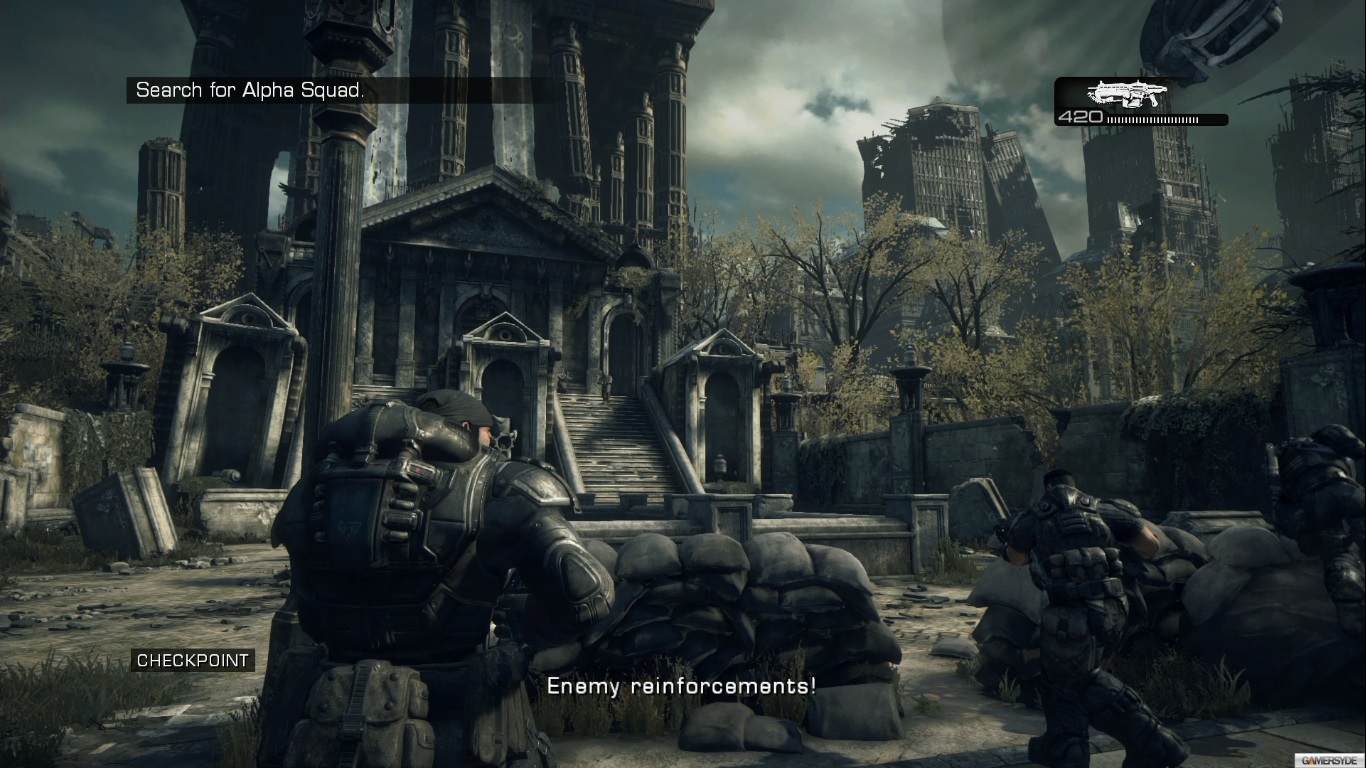1366x768 pixels.
Task: Select the Lancer rifle weapon icon
Action: click(1128, 95)
